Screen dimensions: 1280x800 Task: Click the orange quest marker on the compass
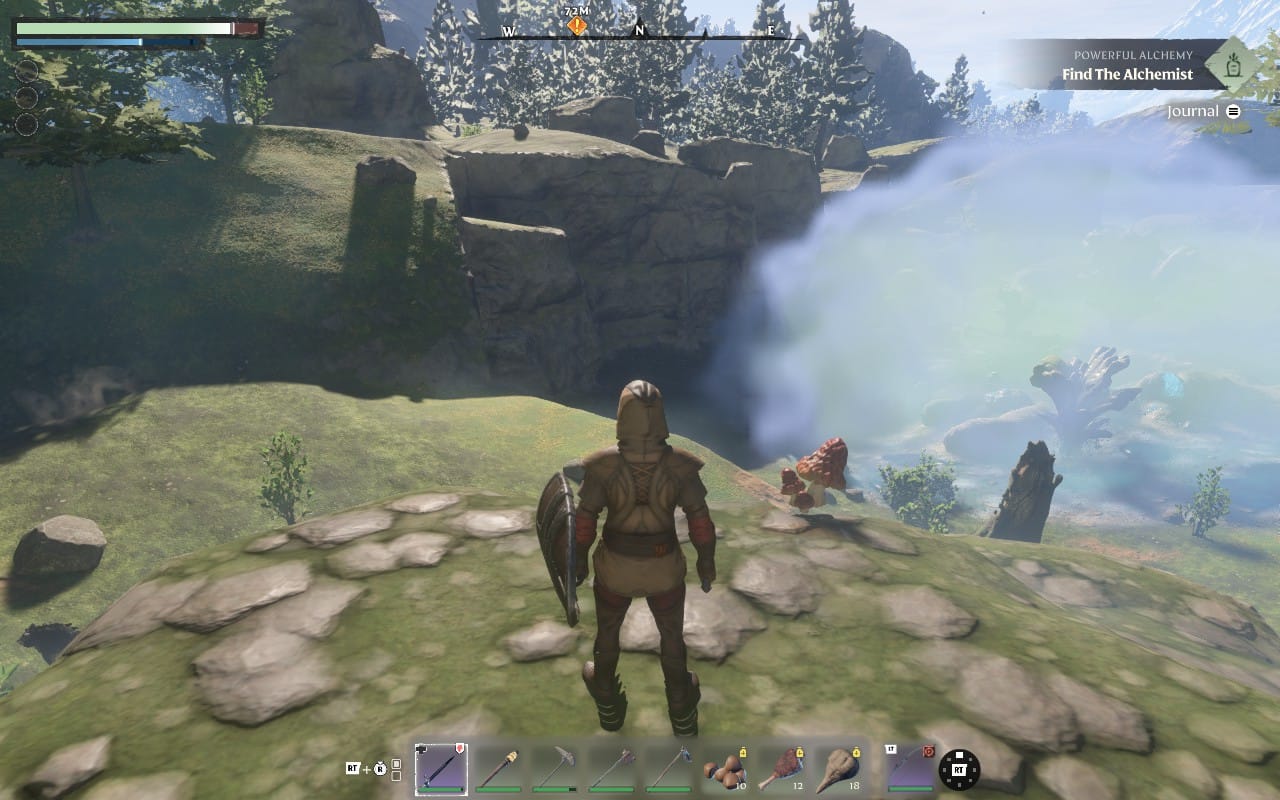[577, 26]
